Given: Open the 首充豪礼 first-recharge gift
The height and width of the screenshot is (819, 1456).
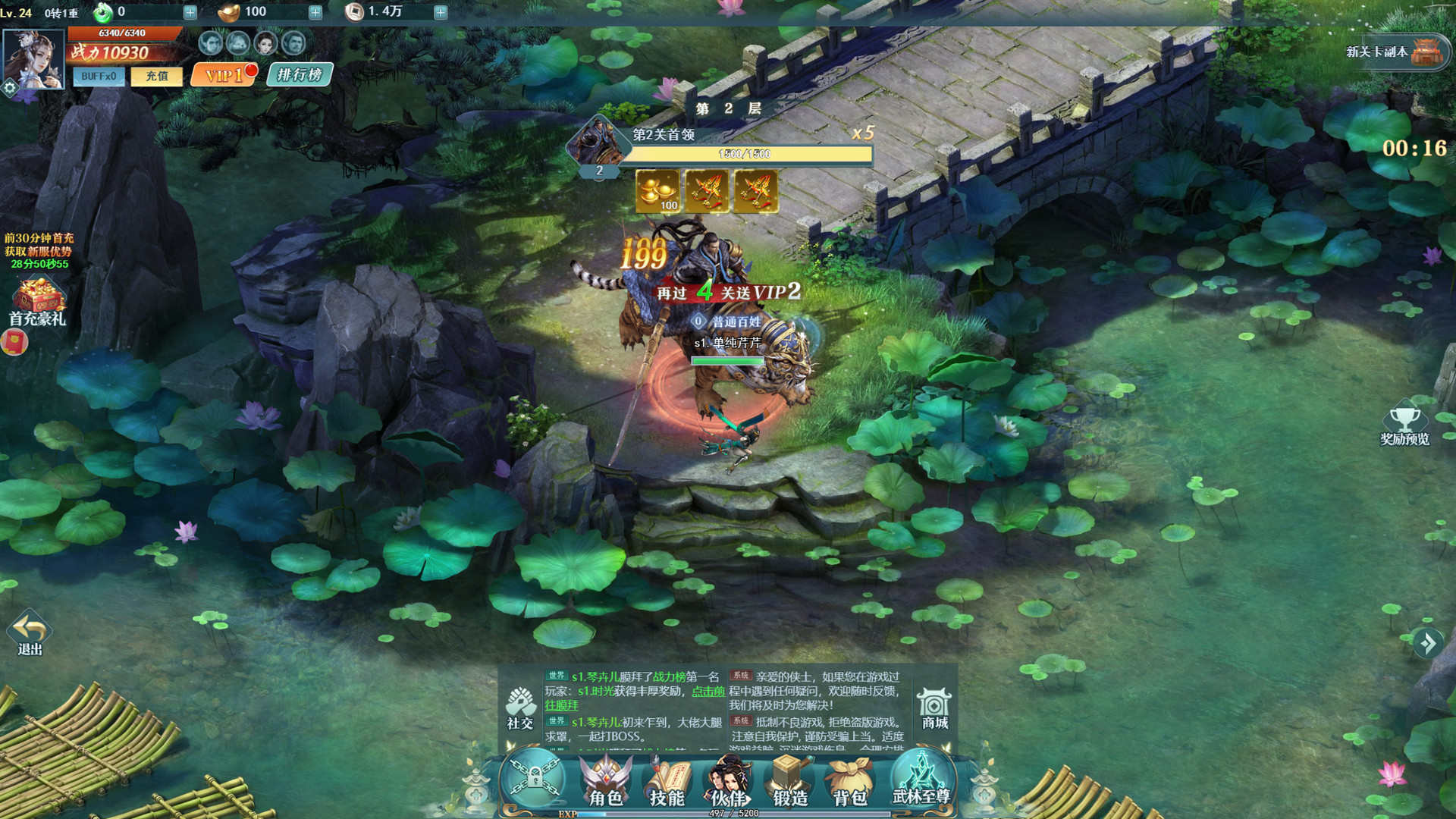Looking at the screenshot, I should pos(37,302).
